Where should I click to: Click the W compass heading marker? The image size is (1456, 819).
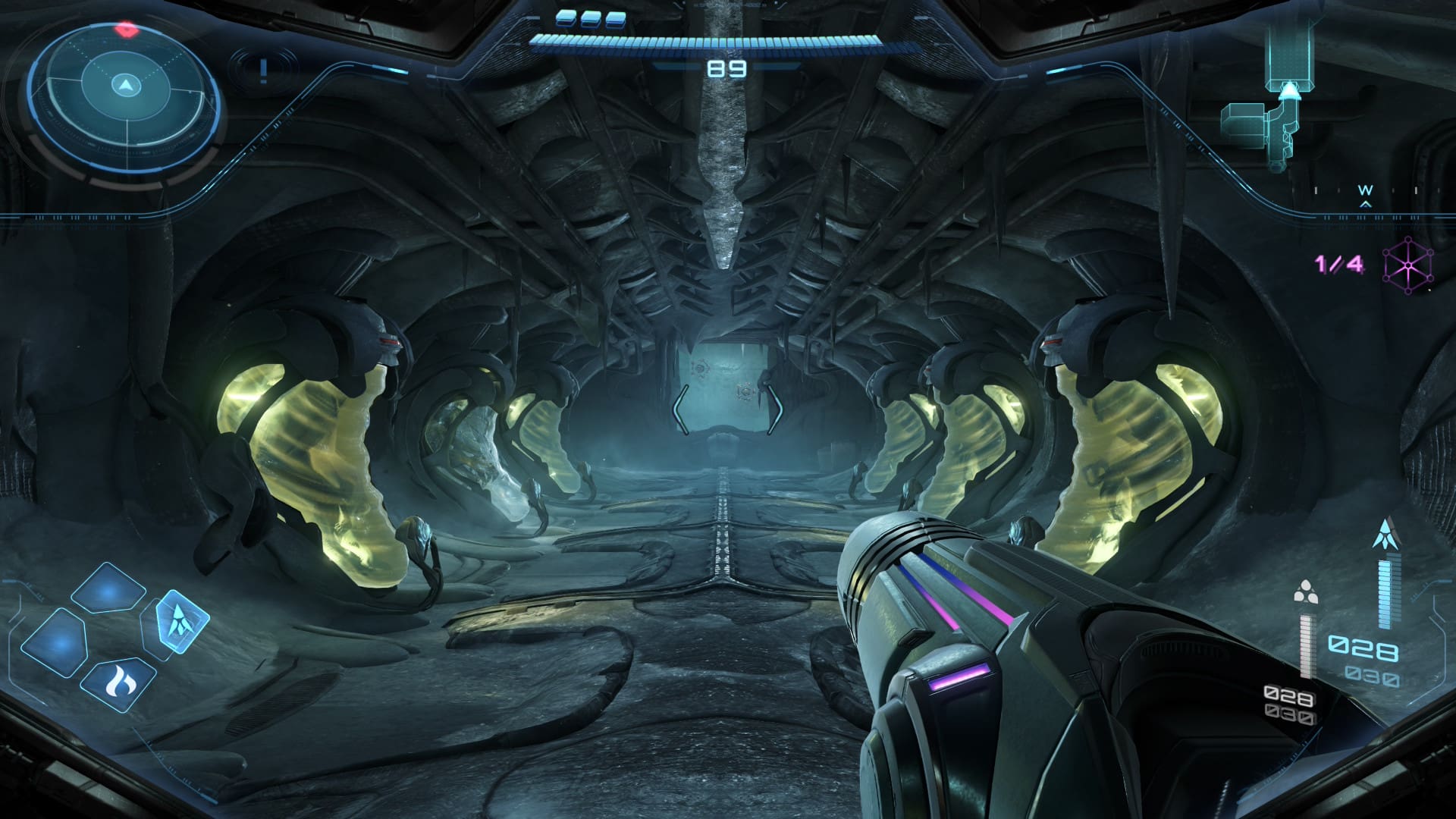click(x=1365, y=190)
